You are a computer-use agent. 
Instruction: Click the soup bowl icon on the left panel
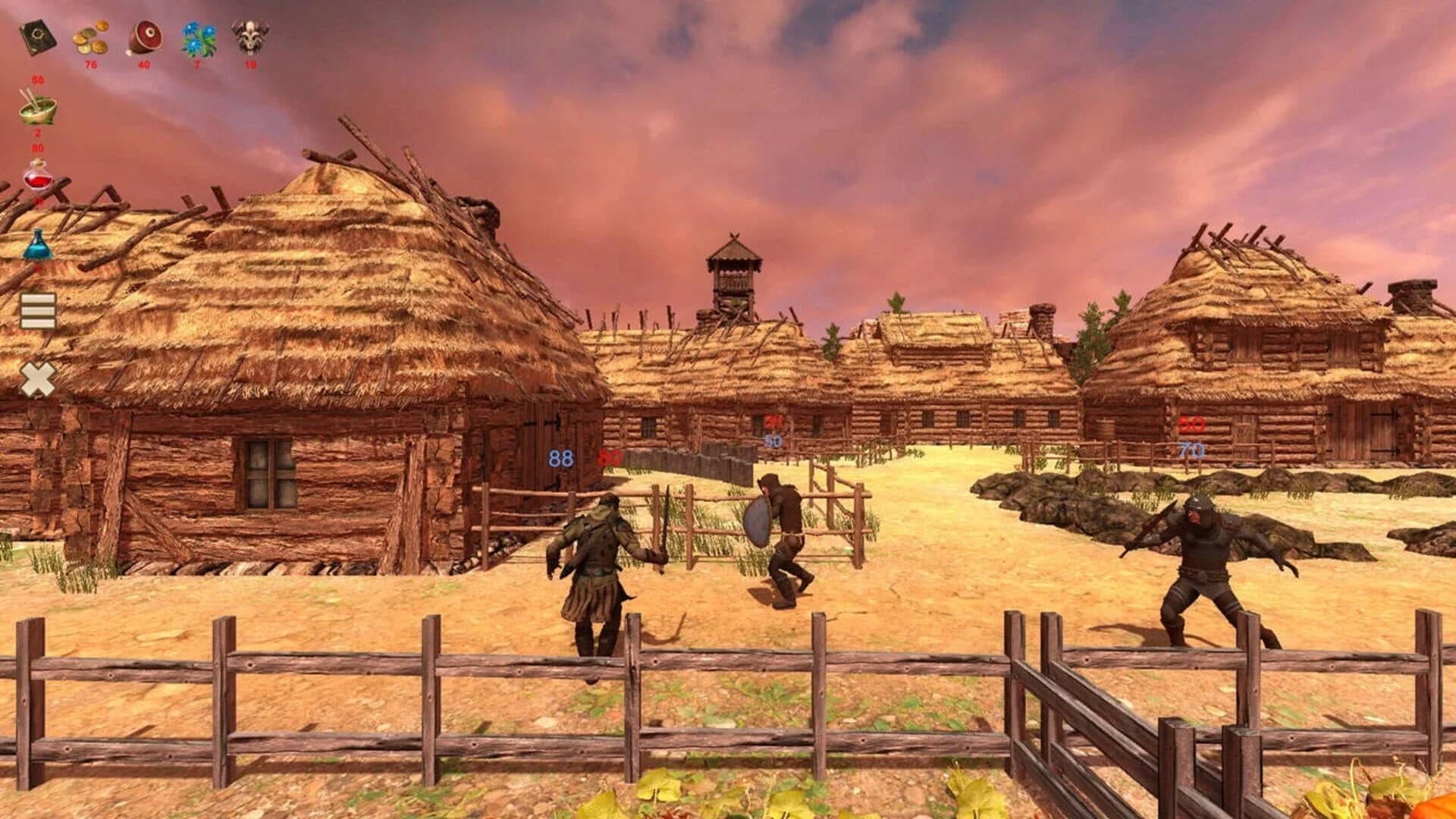pos(36,106)
